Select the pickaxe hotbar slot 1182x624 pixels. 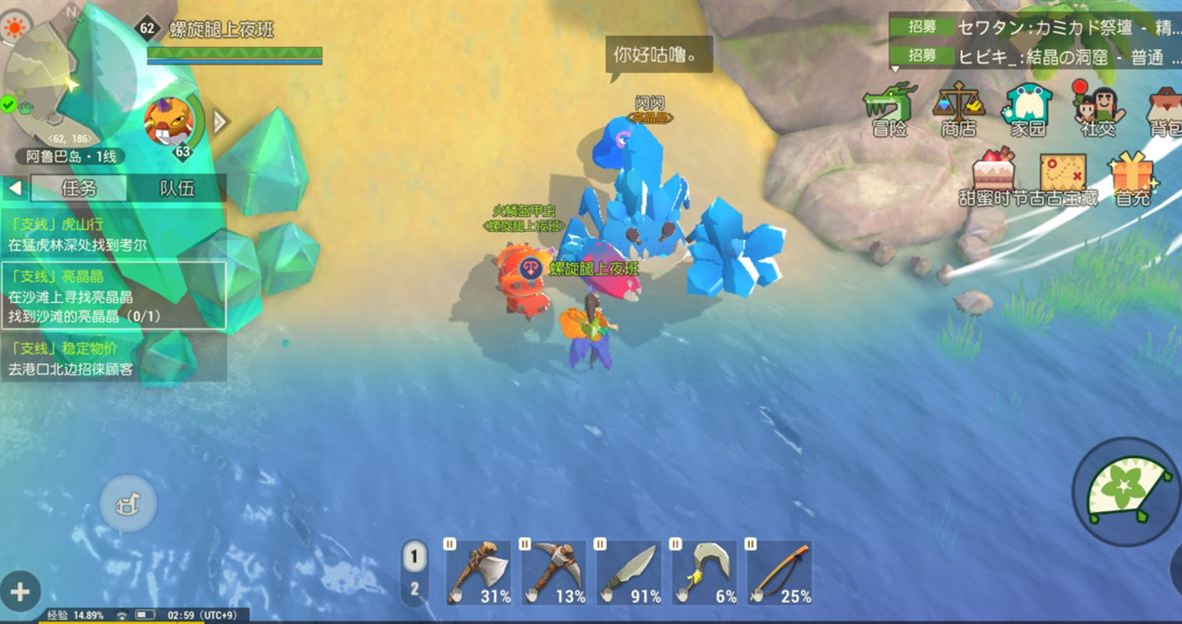pyautogui.click(x=554, y=573)
